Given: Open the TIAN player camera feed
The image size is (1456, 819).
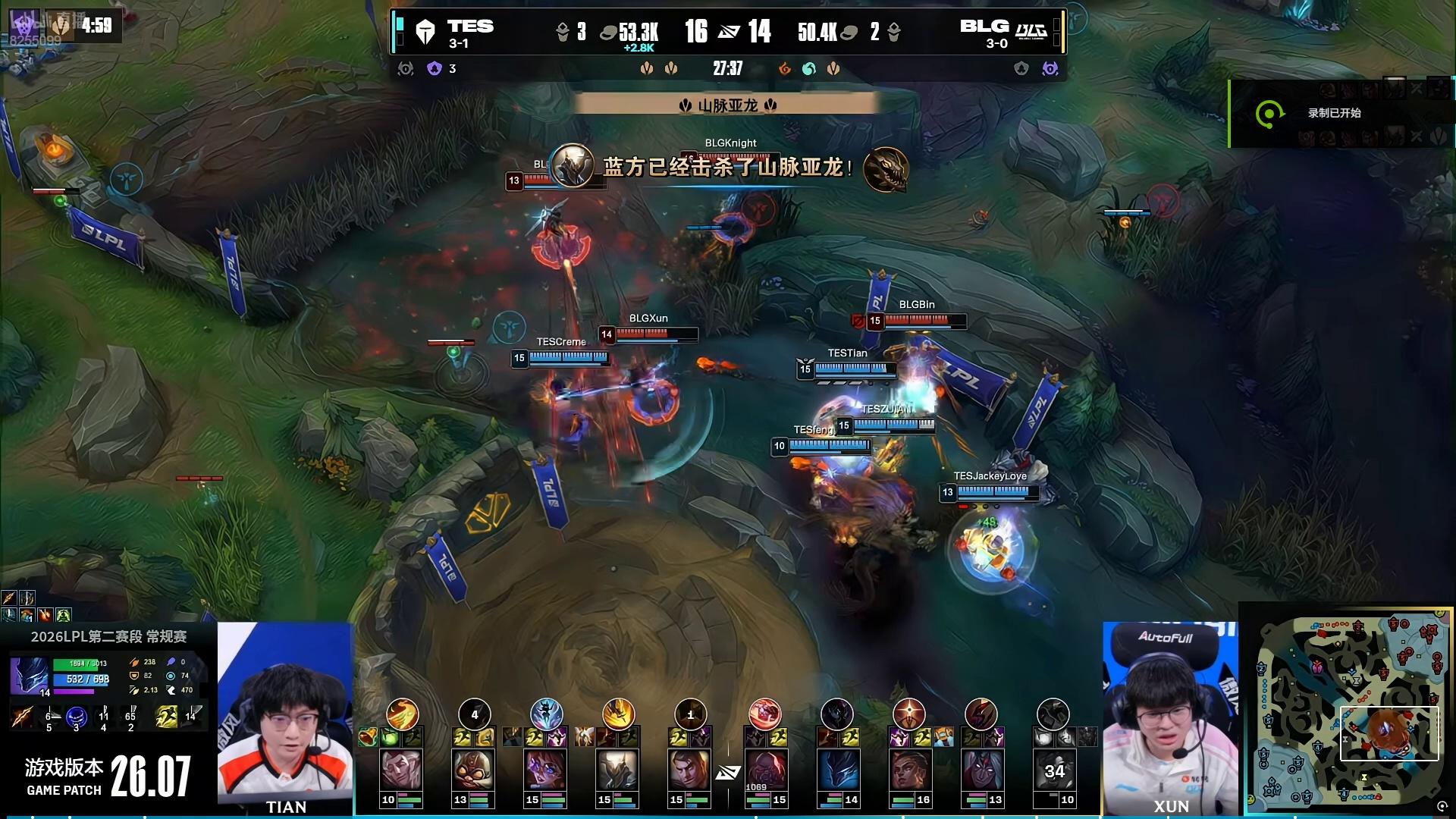Looking at the screenshot, I should (285, 717).
